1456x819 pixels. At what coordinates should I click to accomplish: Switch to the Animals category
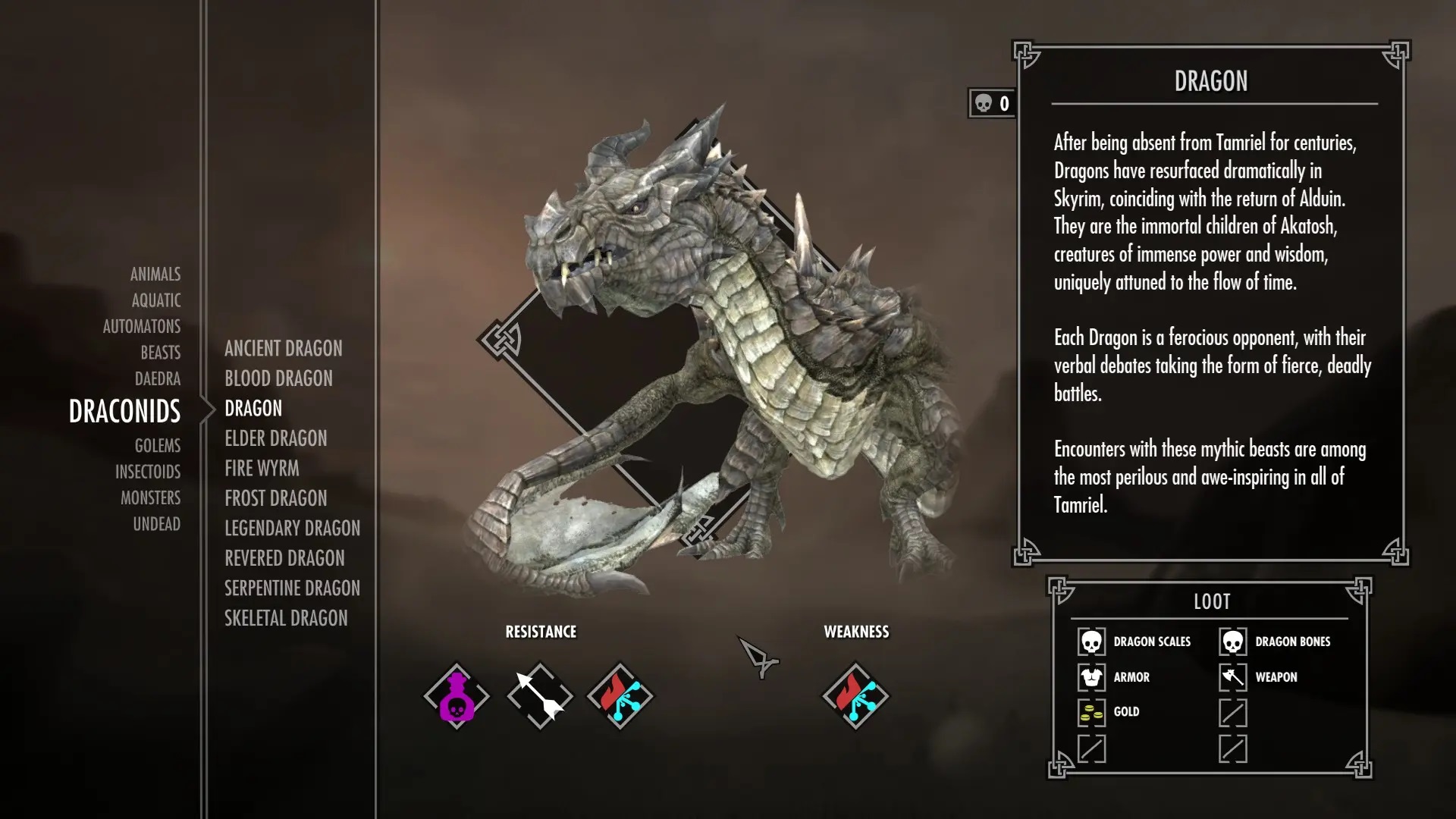tap(155, 275)
